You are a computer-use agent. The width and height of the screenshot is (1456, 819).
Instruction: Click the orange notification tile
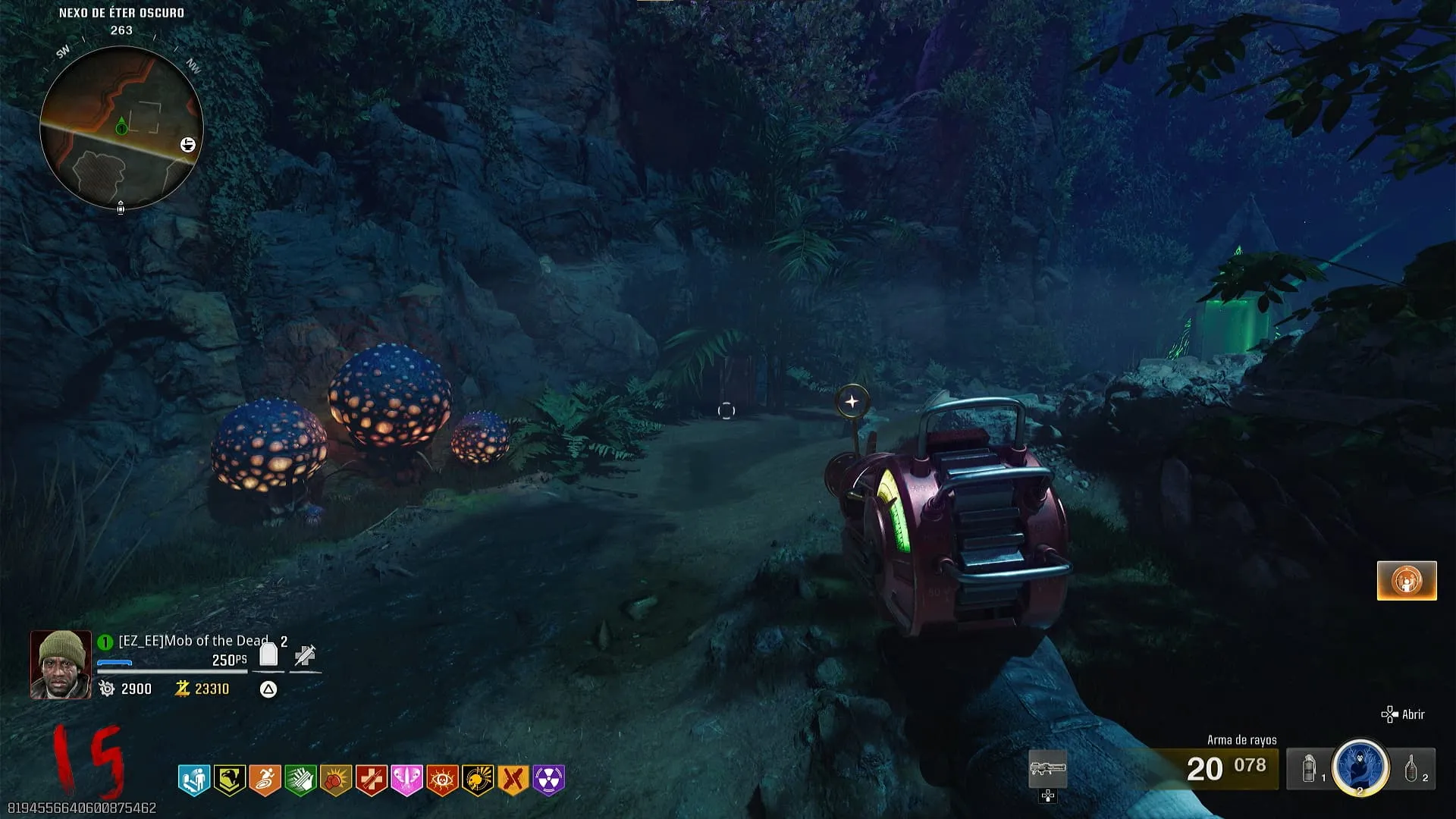tap(1407, 581)
